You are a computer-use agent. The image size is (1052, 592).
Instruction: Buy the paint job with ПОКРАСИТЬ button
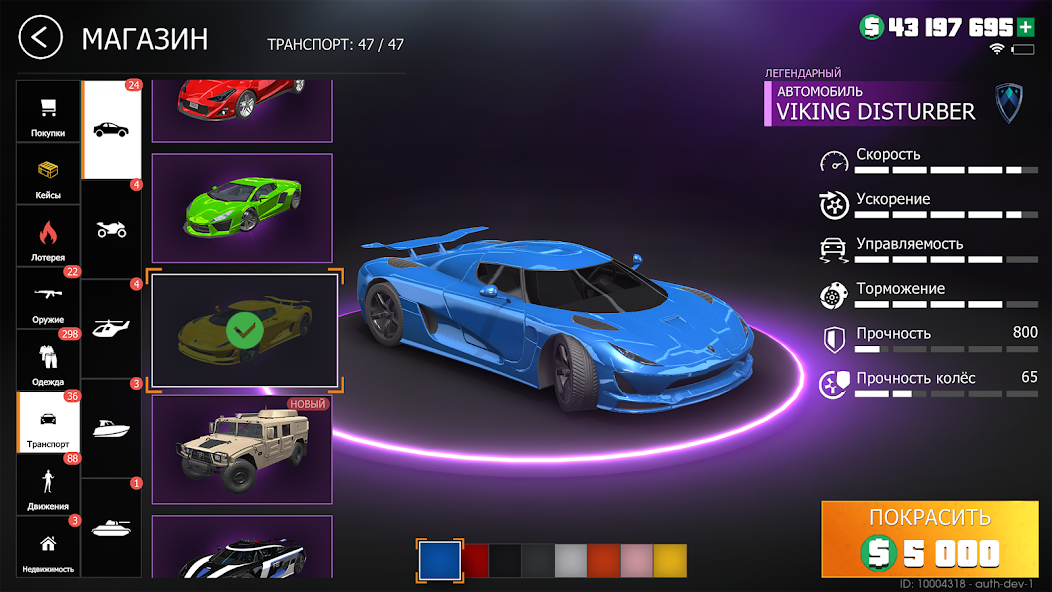click(x=930, y=537)
